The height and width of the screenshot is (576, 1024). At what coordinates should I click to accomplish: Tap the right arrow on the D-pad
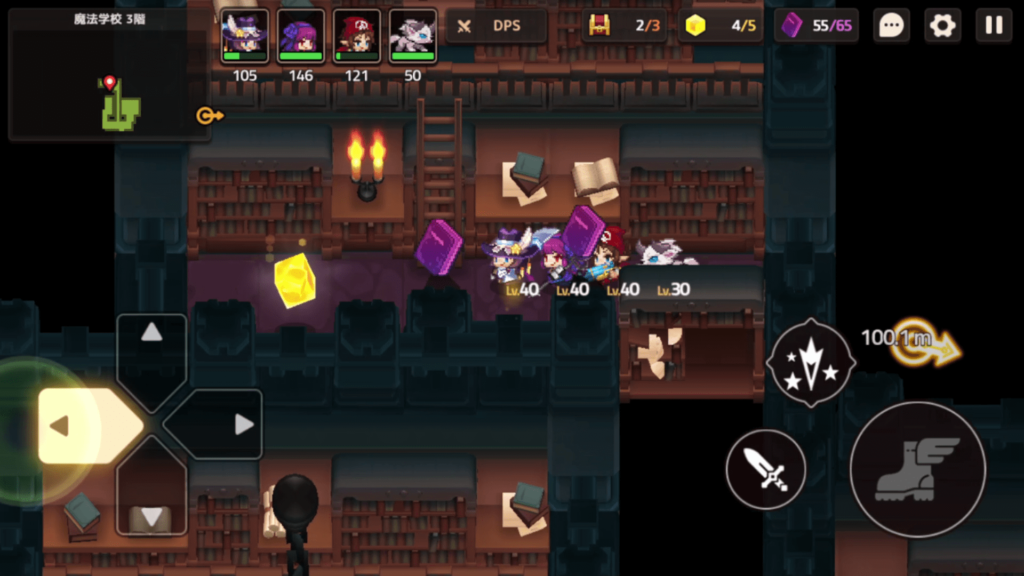click(228, 425)
